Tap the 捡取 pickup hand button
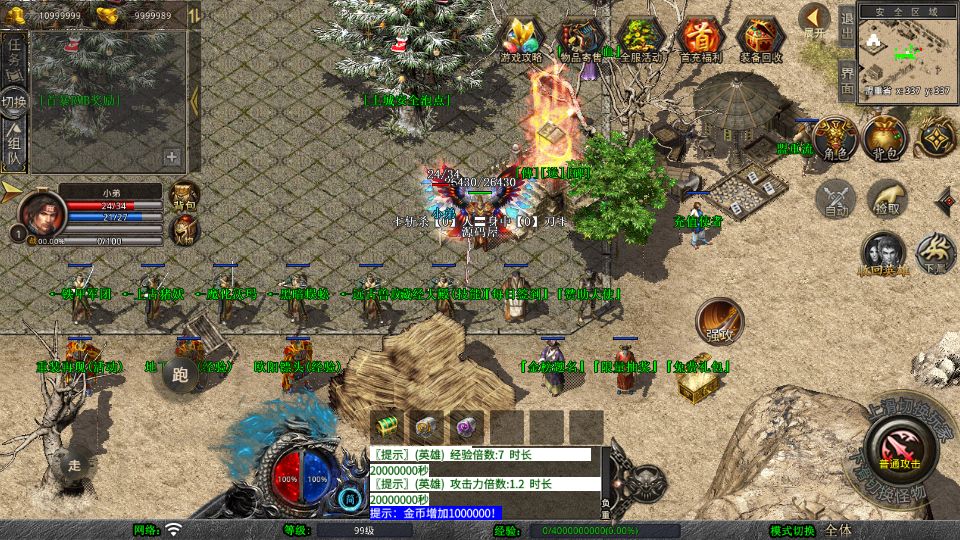 [x=886, y=198]
